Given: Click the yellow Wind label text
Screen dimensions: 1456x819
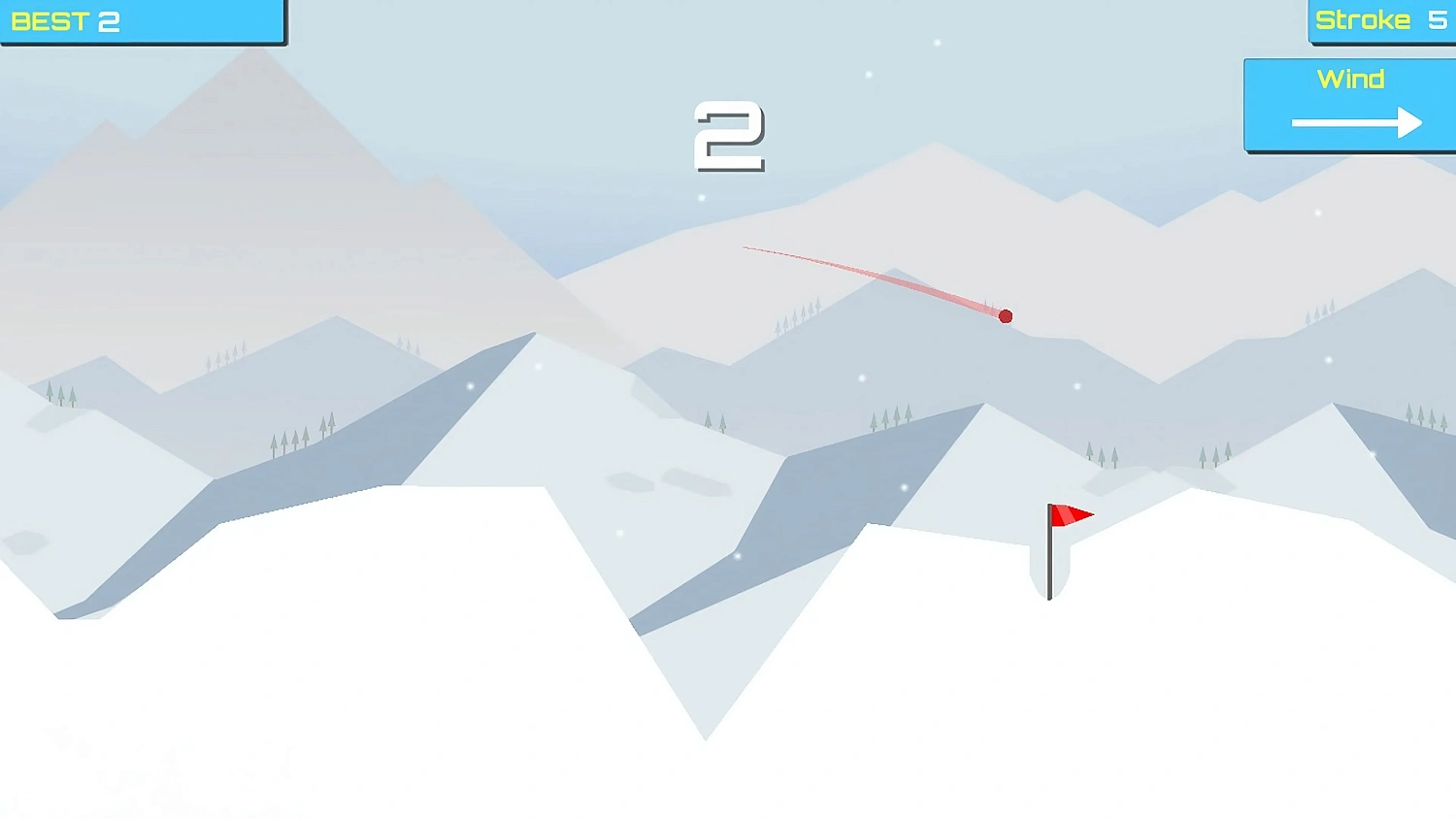Looking at the screenshot, I should point(1352,79).
